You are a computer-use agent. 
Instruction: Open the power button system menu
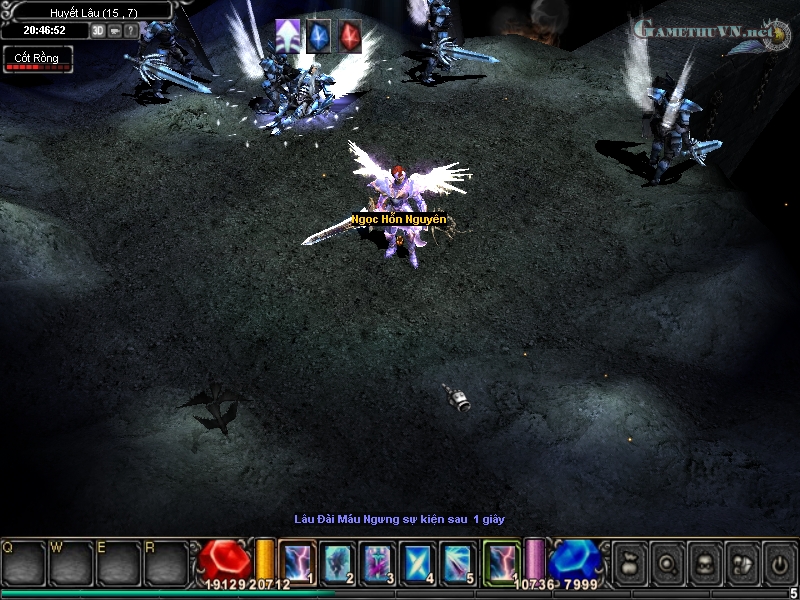(x=778, y=563)
